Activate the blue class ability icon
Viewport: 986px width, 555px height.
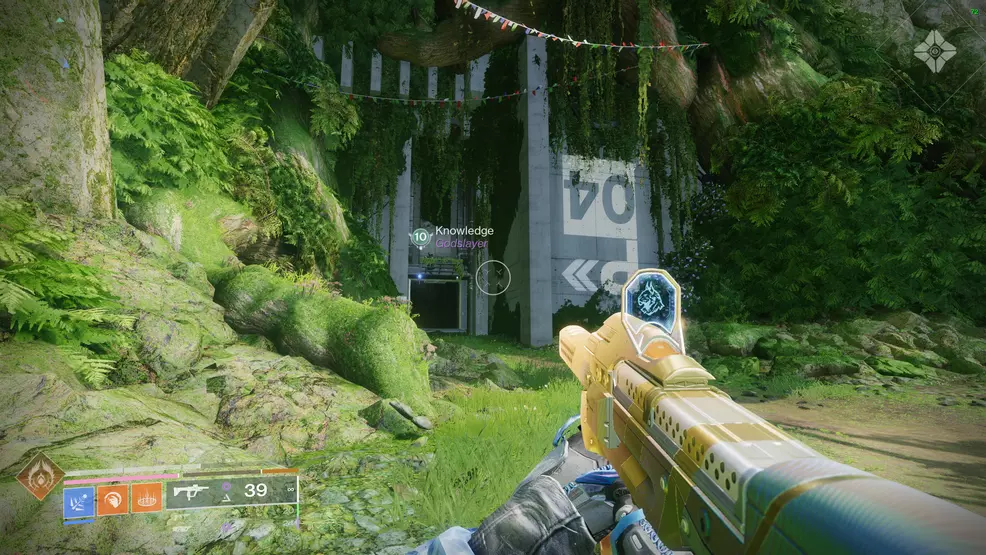click(x=79, y=498)
